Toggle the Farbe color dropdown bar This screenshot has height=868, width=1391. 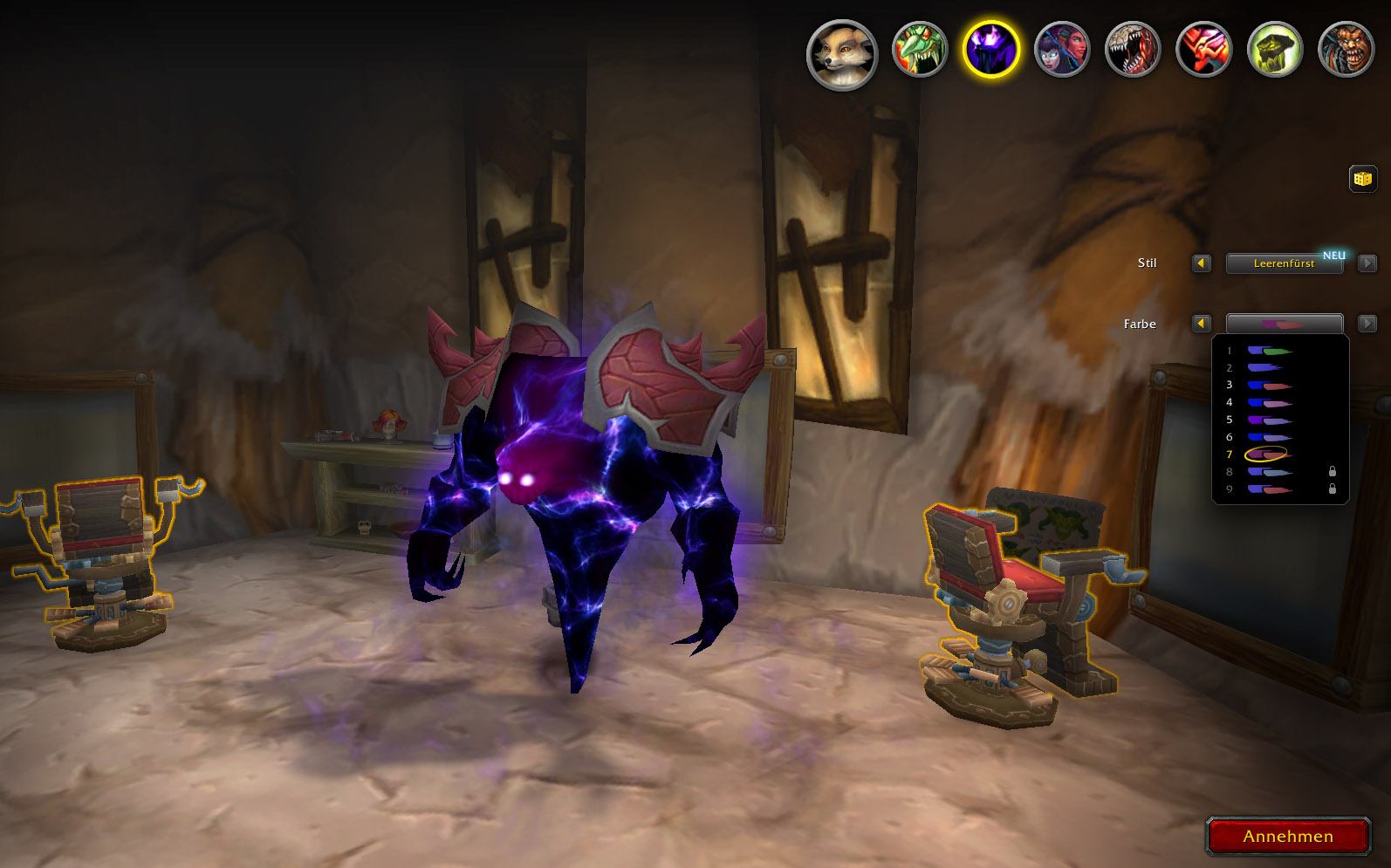tap(1284, 324)
